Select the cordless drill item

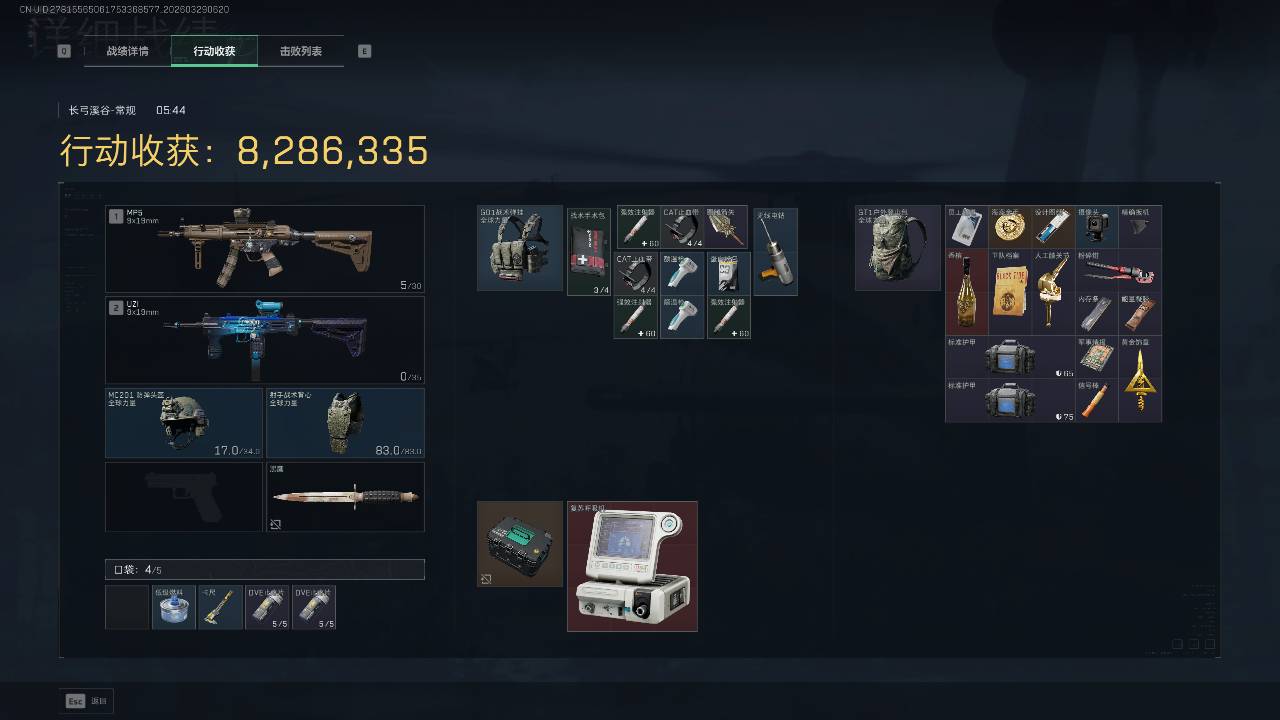click(775, 252)
